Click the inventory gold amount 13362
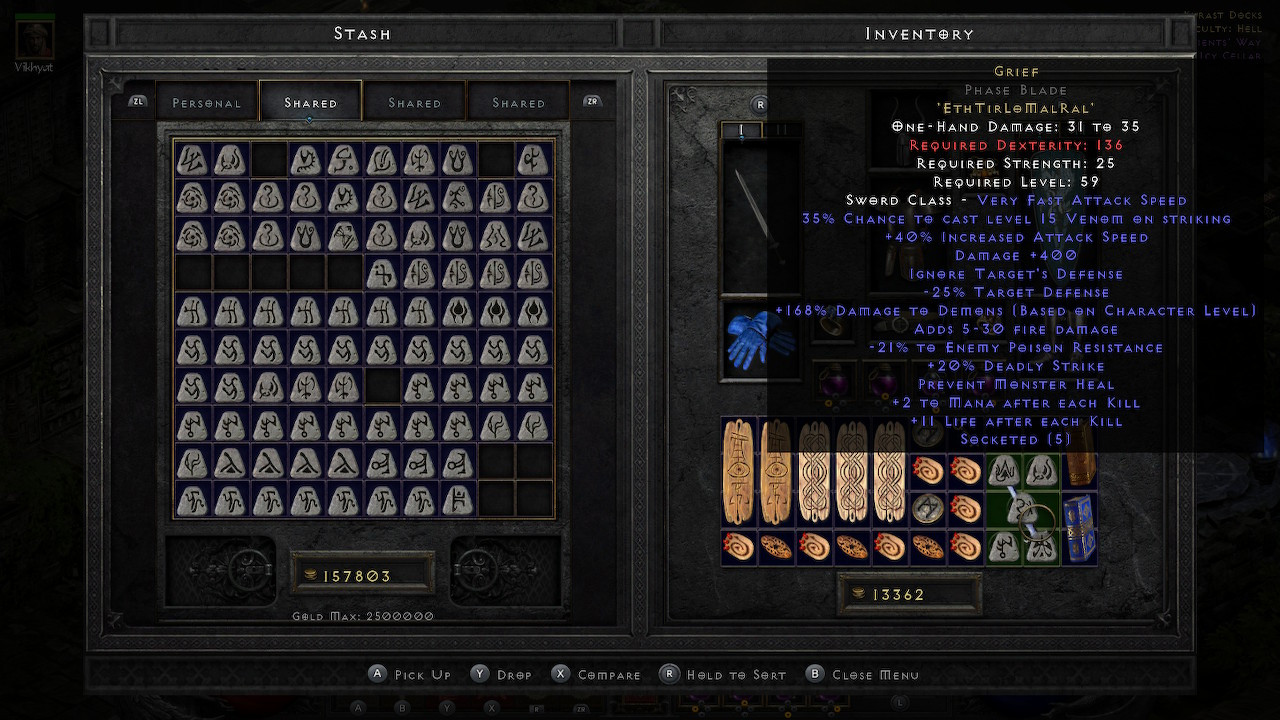 [908, 595]
